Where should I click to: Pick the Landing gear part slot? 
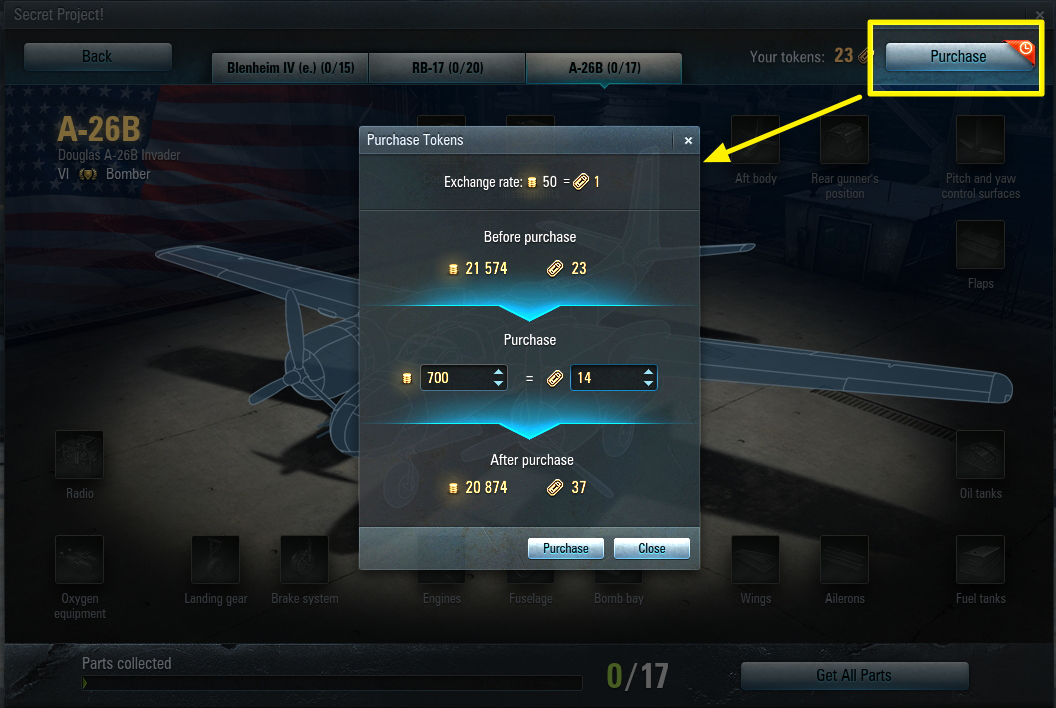pyautogui.click(x=216, y=561)
